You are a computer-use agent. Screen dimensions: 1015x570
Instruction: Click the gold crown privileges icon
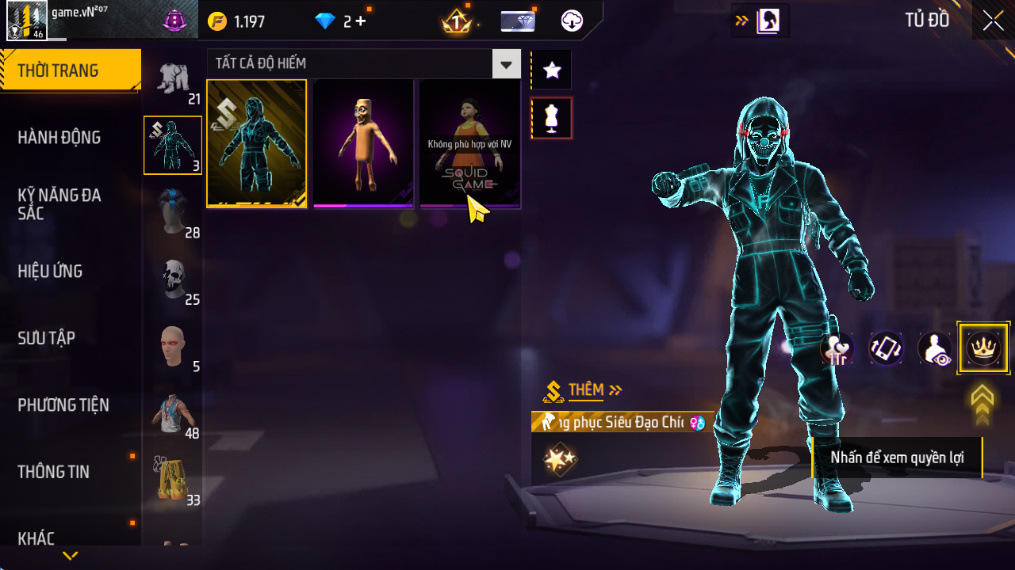click(983, 348)
